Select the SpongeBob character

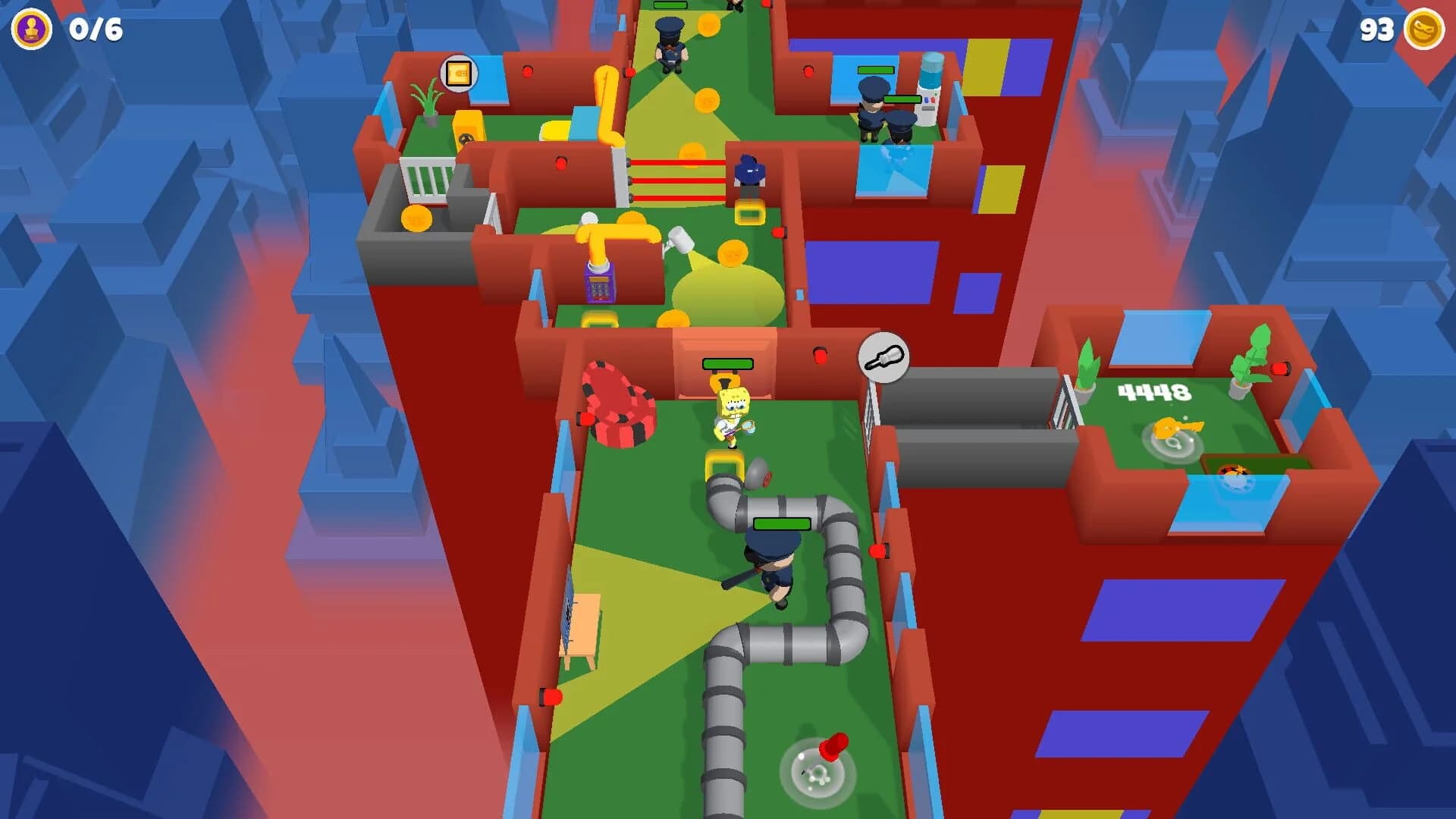(x=732, y=413)
